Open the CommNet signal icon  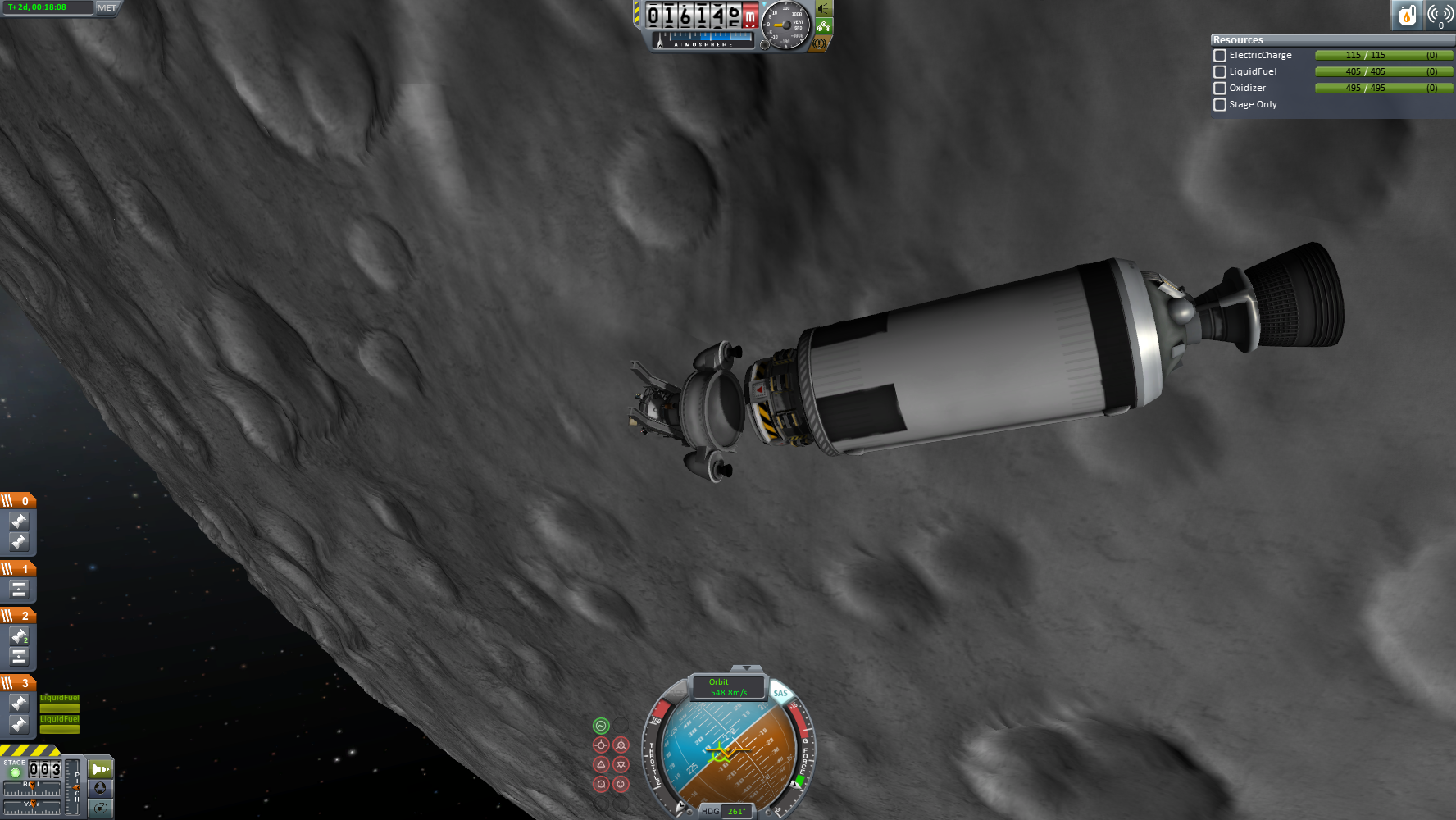coord(1440,15)
